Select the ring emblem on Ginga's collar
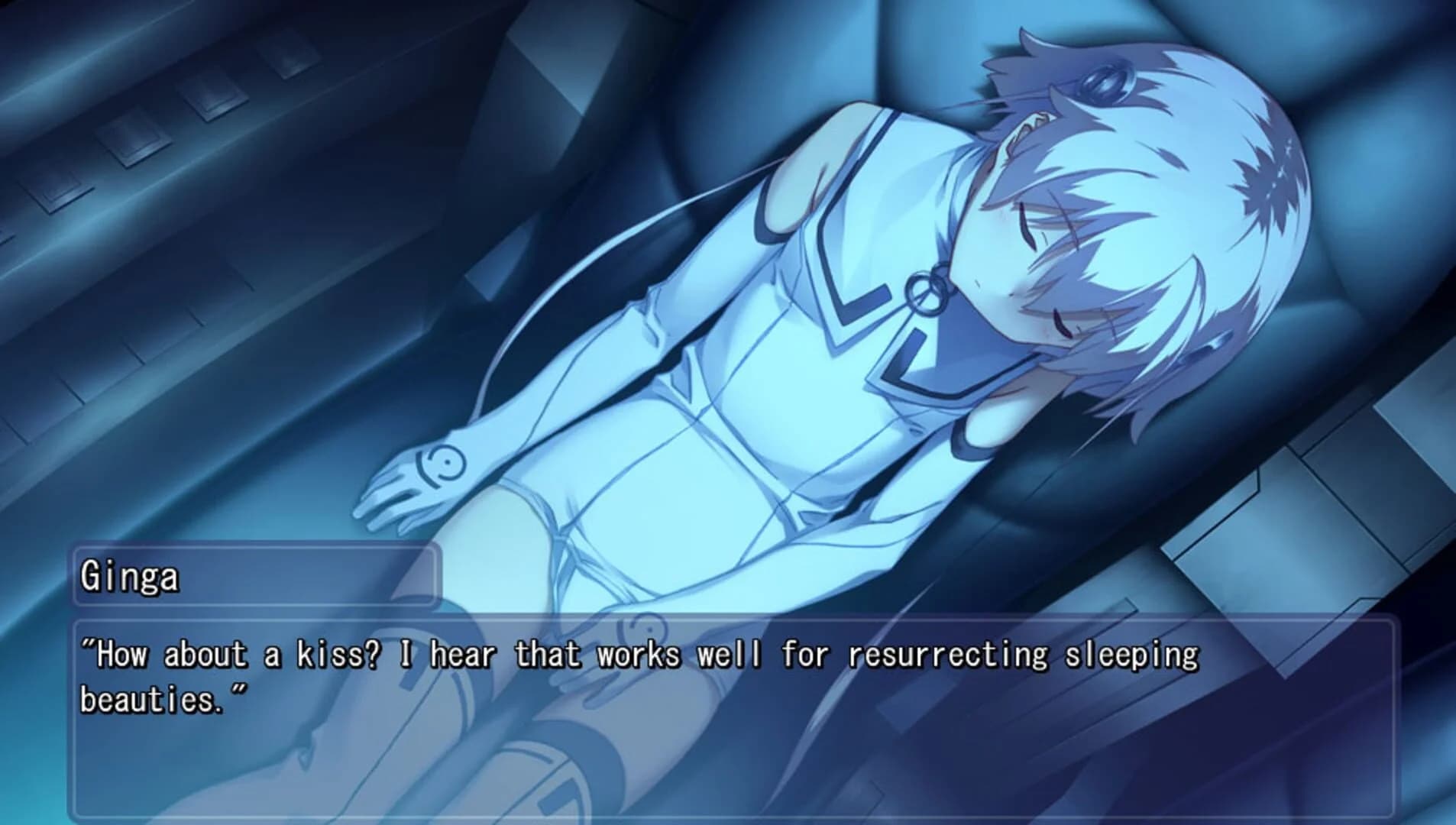 click(x=927, y=293)
